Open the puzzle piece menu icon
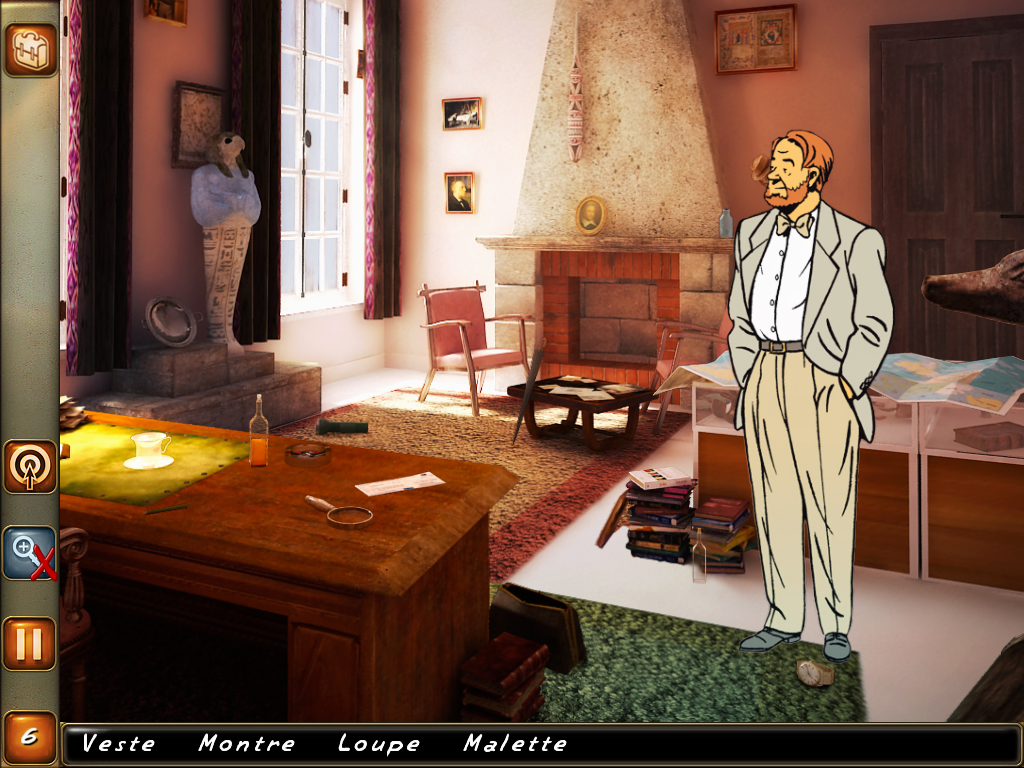The height and width of the screenshot is (768, 1024). click(x=29, y=49)
